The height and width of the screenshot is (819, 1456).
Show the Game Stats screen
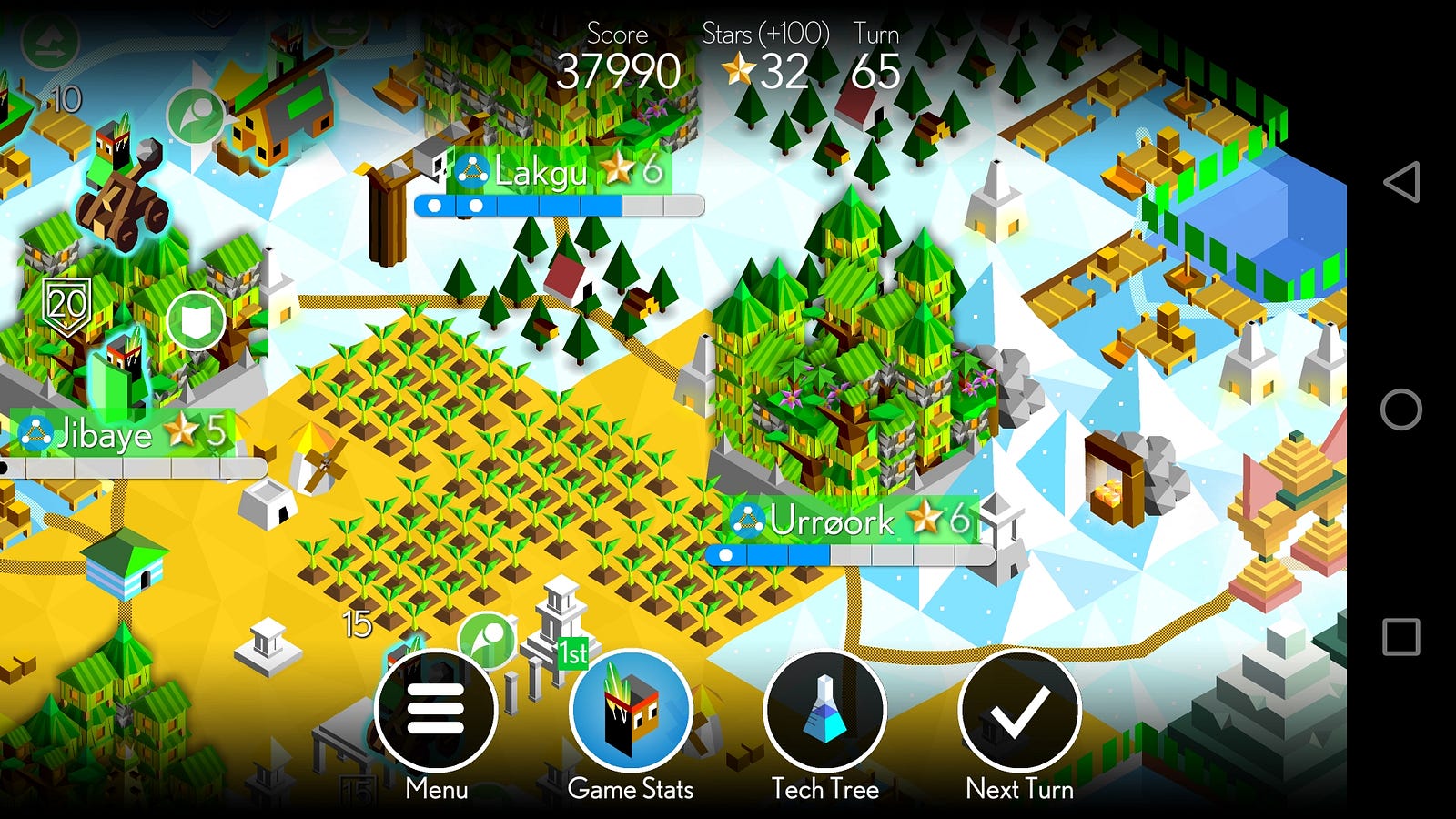pyautogui.click(x=631, y=711)
